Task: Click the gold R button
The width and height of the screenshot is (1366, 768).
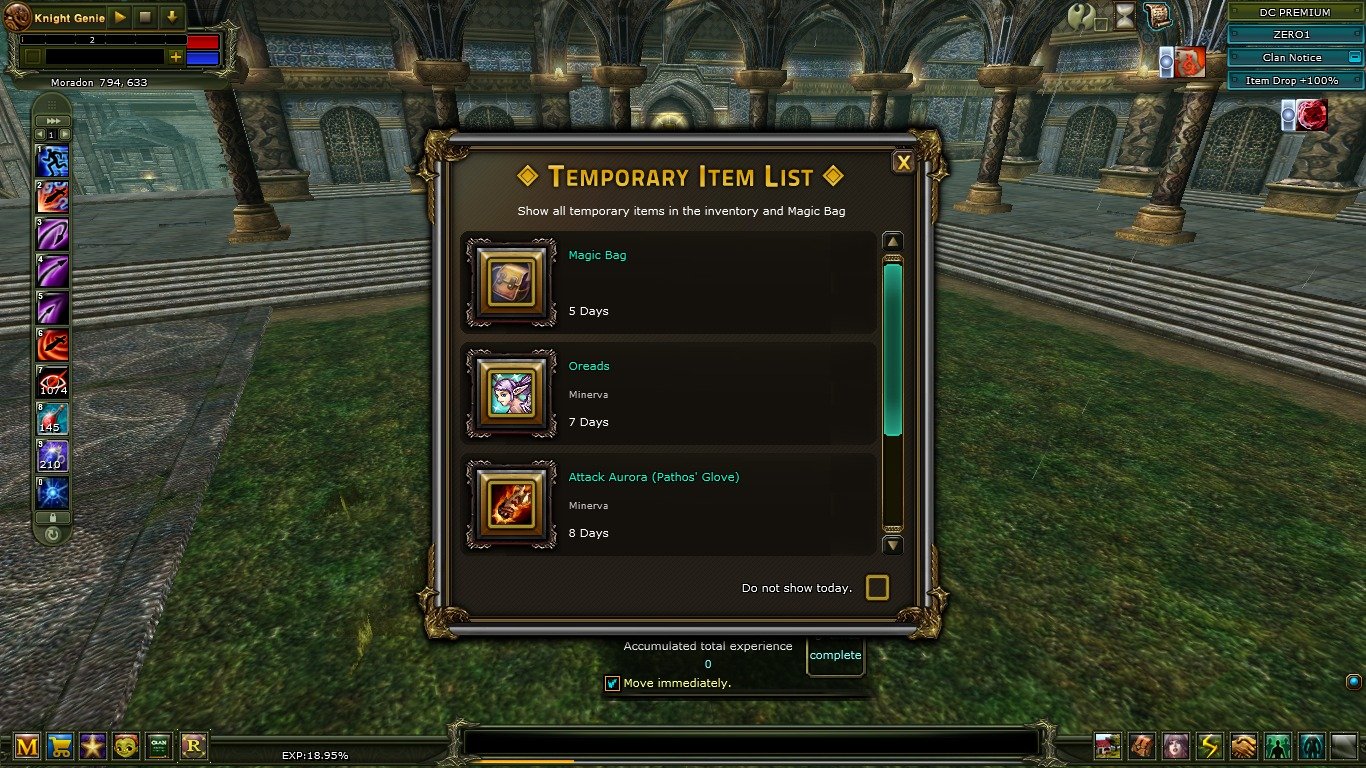Action: [x=193, y=745]
